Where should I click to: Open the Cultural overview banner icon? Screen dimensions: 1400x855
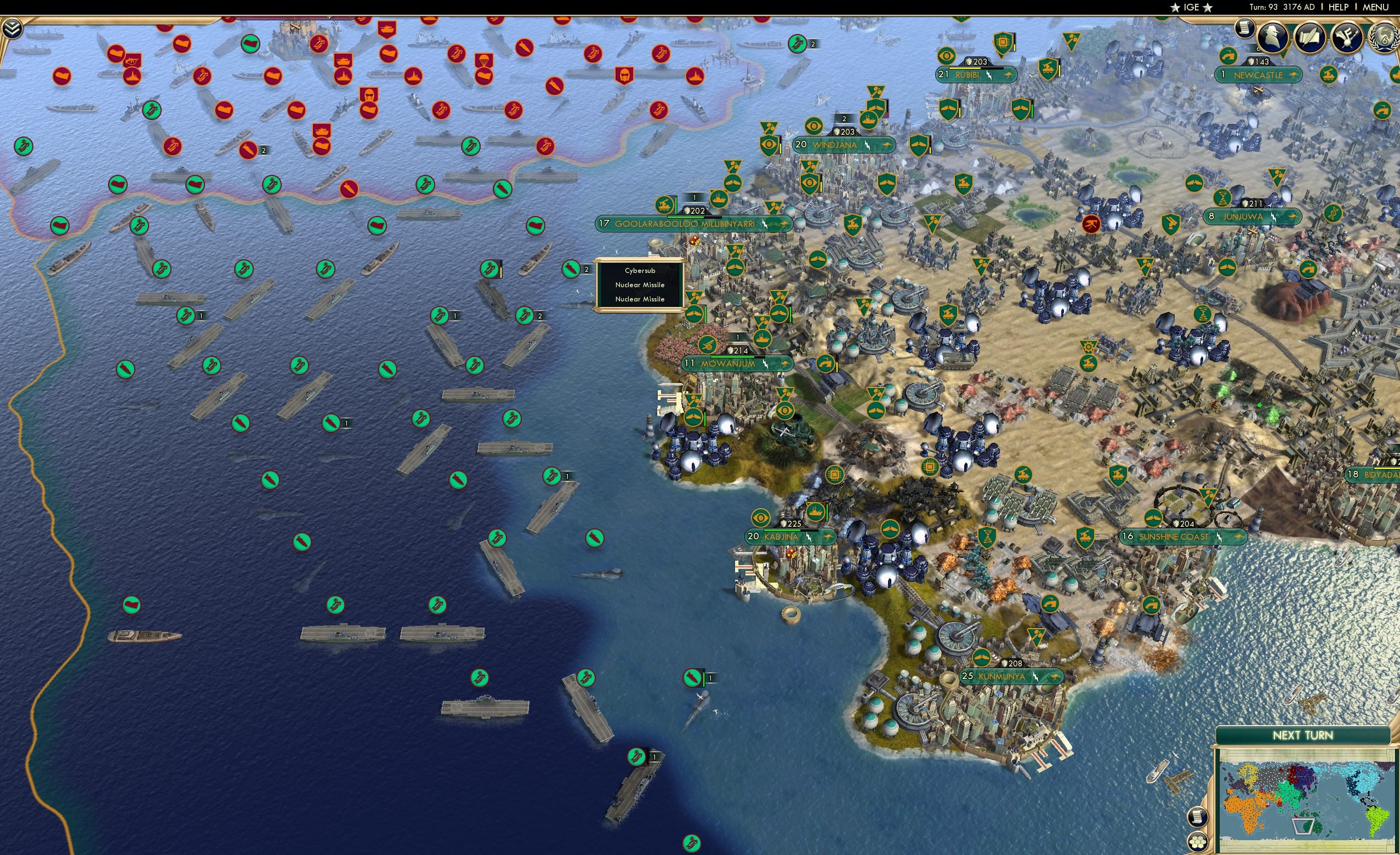pyautogui.click(x=1346, y=38)
